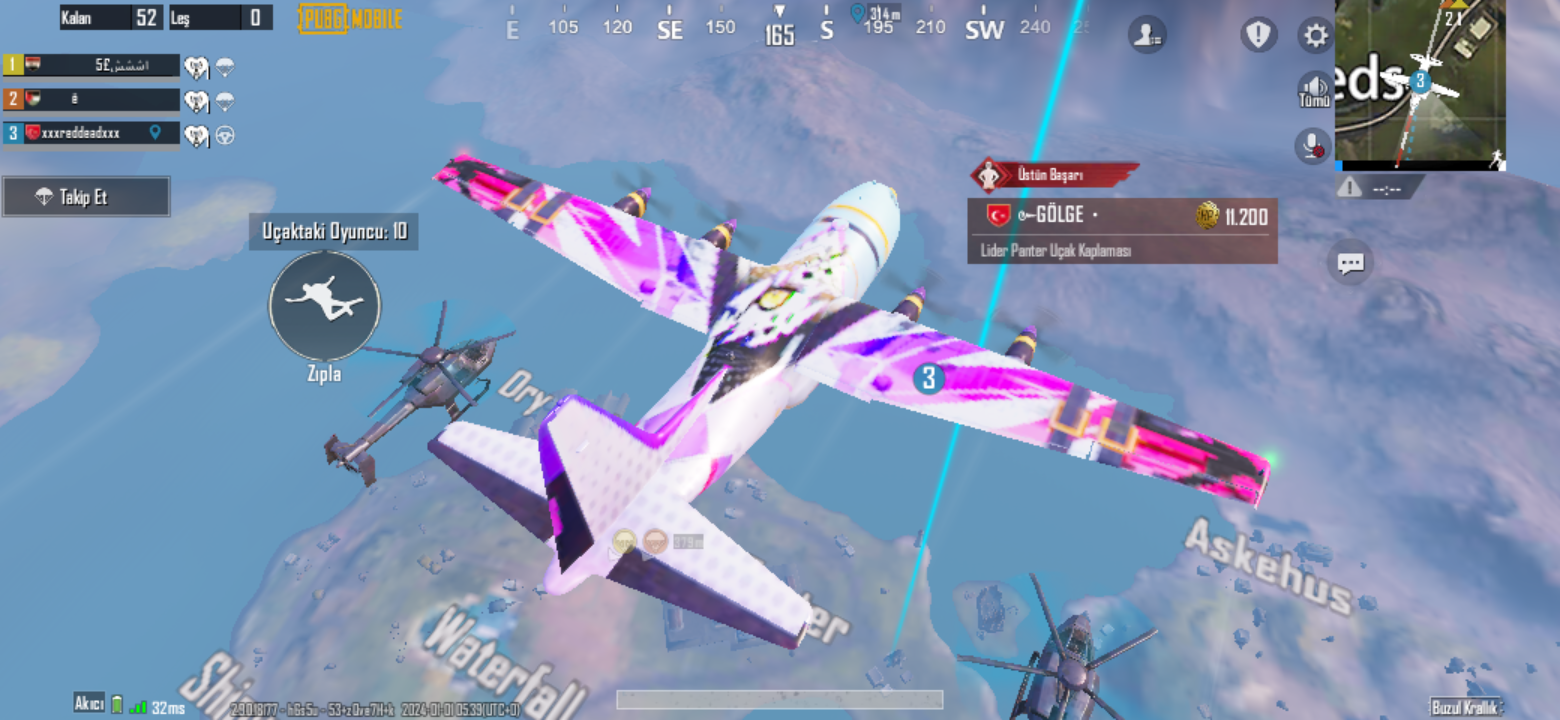Open the chat message bubble icon
Image resolution: width=1560 pixels, height=720 pixels.
(x=1351, y=263)
